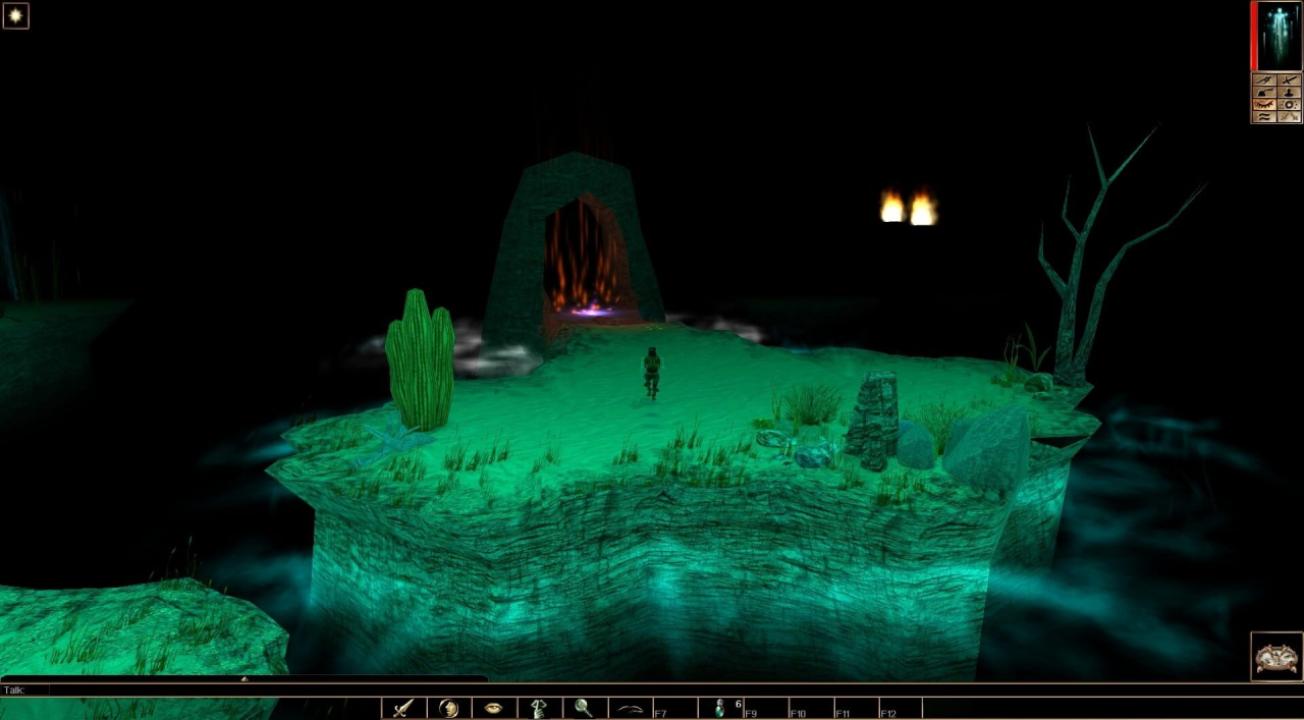The width and height of the screenshot is (1304, 720).
Task: Toggle the ring with dots mode button
Action: [x=1289, y=104]
